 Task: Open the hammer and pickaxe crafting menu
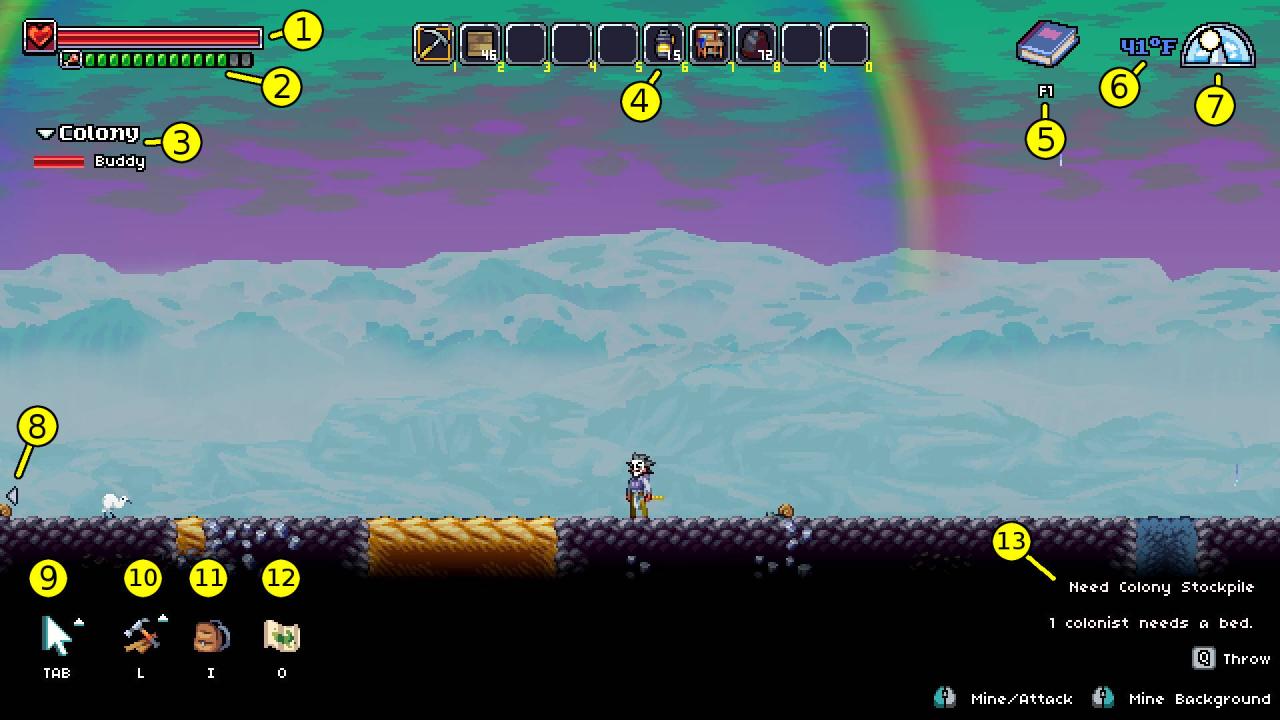[141, 636]
